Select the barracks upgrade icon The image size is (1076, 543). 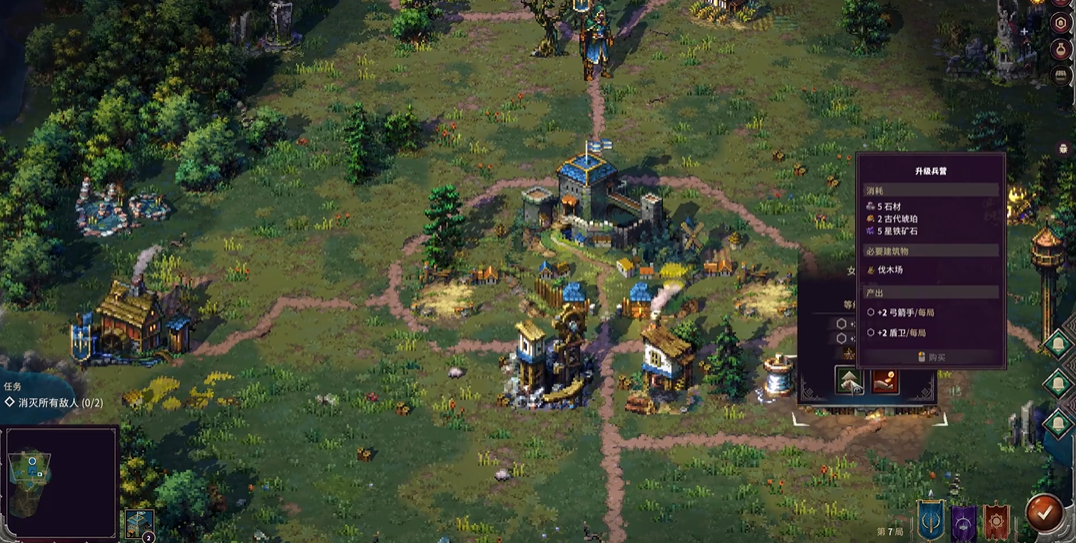(x=849, y=382)
